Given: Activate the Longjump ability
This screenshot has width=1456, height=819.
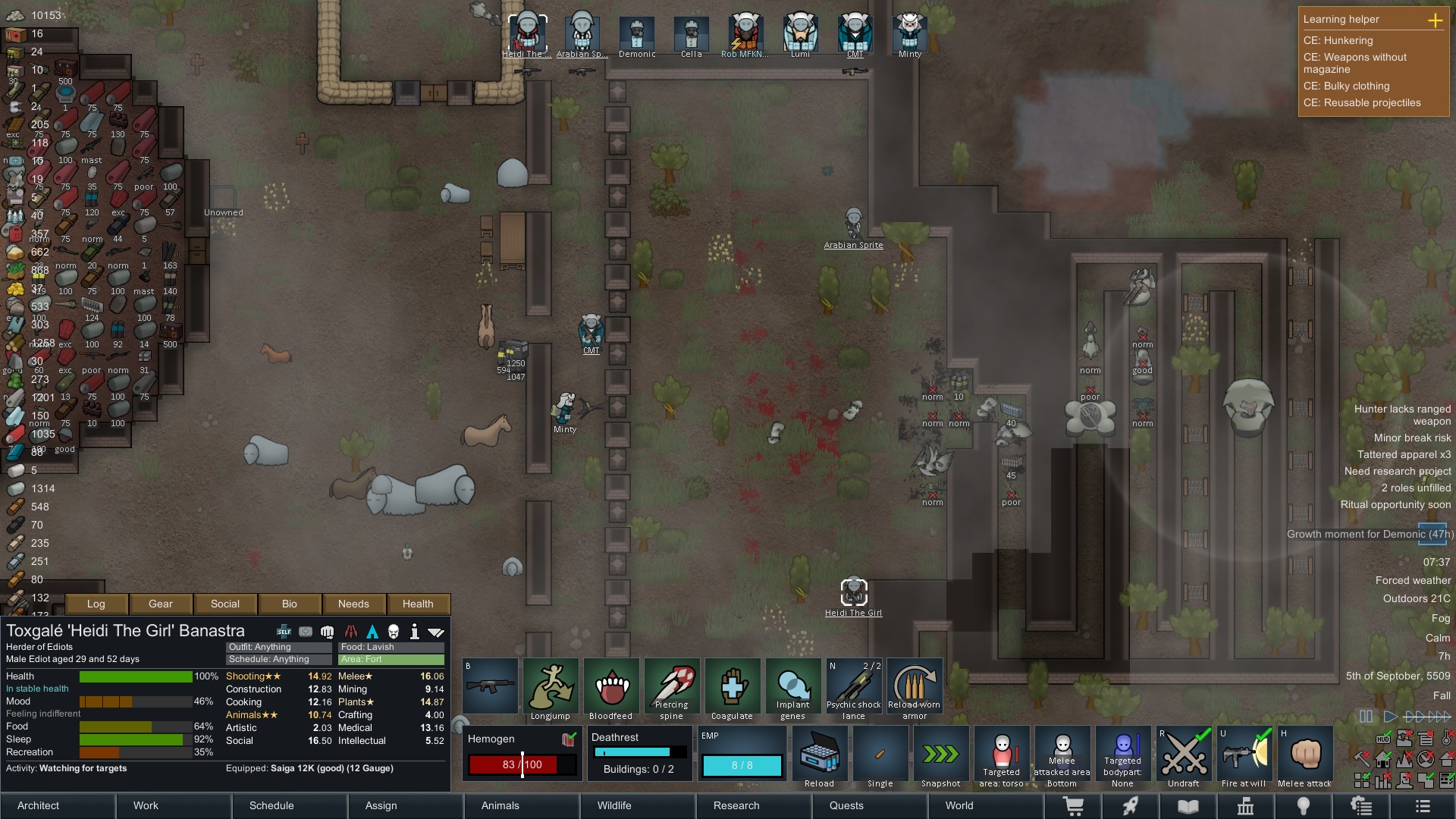Looking at the screenshot, I should point(551,686).
